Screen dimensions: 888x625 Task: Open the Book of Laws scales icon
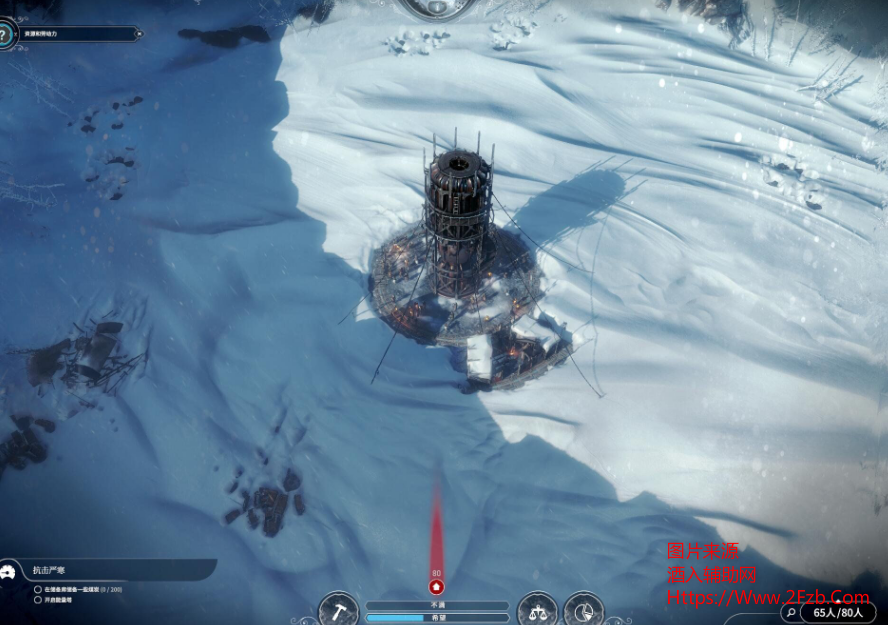pyautogui.click(x=537, y=610)
